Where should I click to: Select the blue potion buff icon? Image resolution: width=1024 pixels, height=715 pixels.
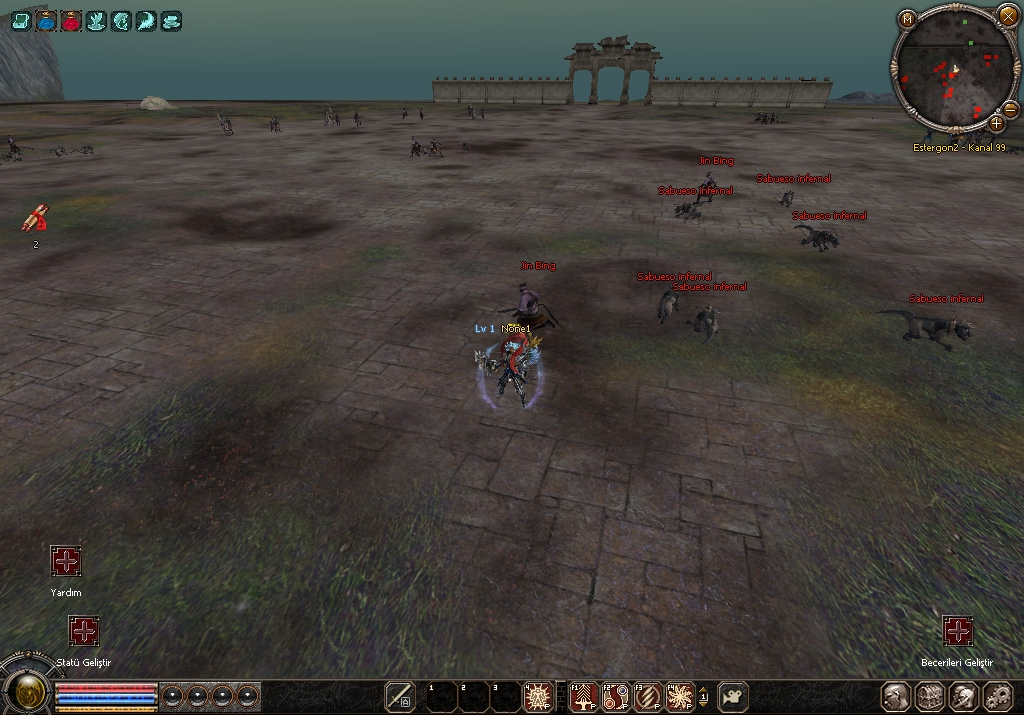pyautogui.click(x=46, y=20)
